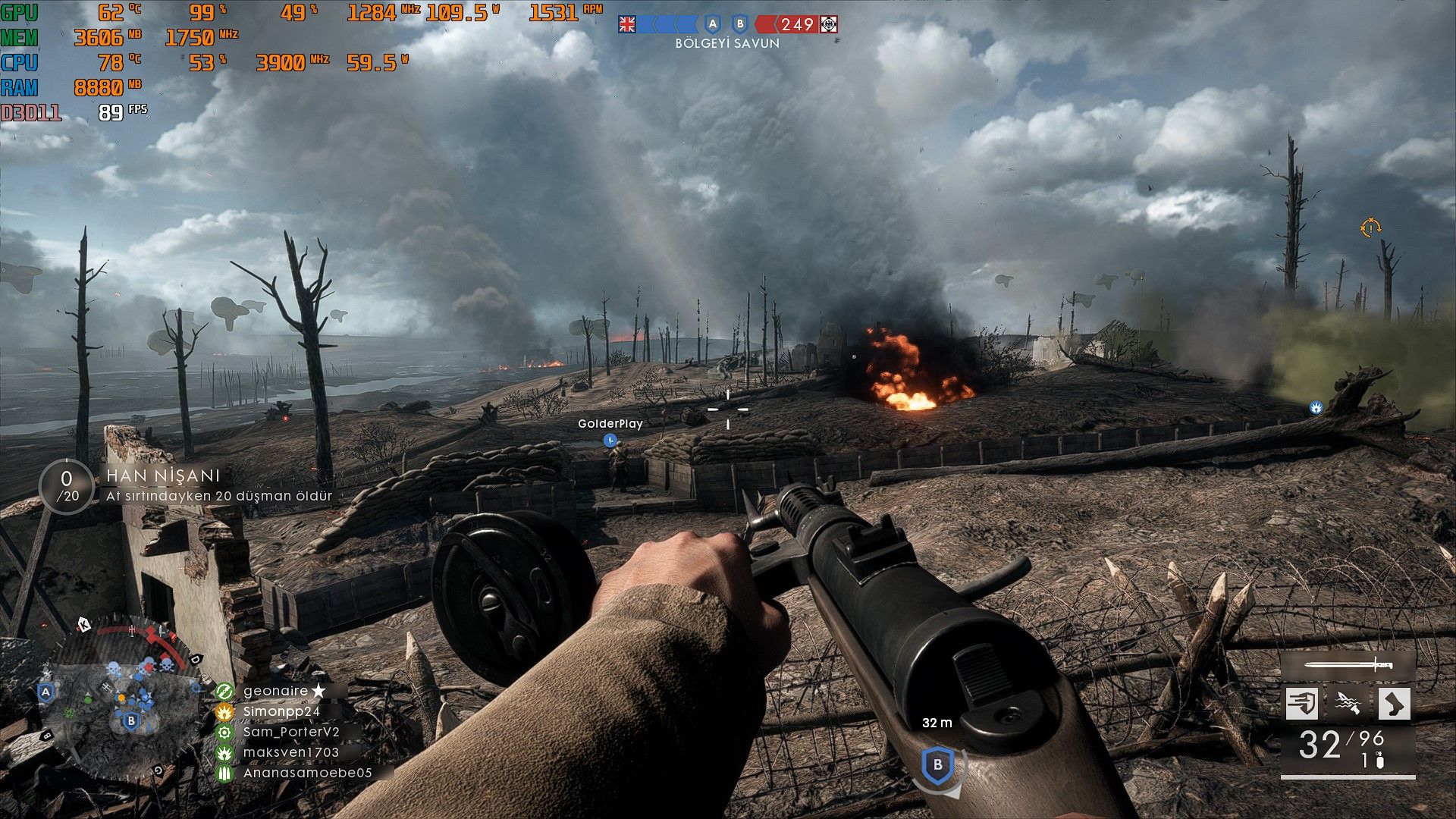This screenshot has width=1456, height=819.
Task: Select the dagger with waves gadget icon
Action: (1348, 703)
